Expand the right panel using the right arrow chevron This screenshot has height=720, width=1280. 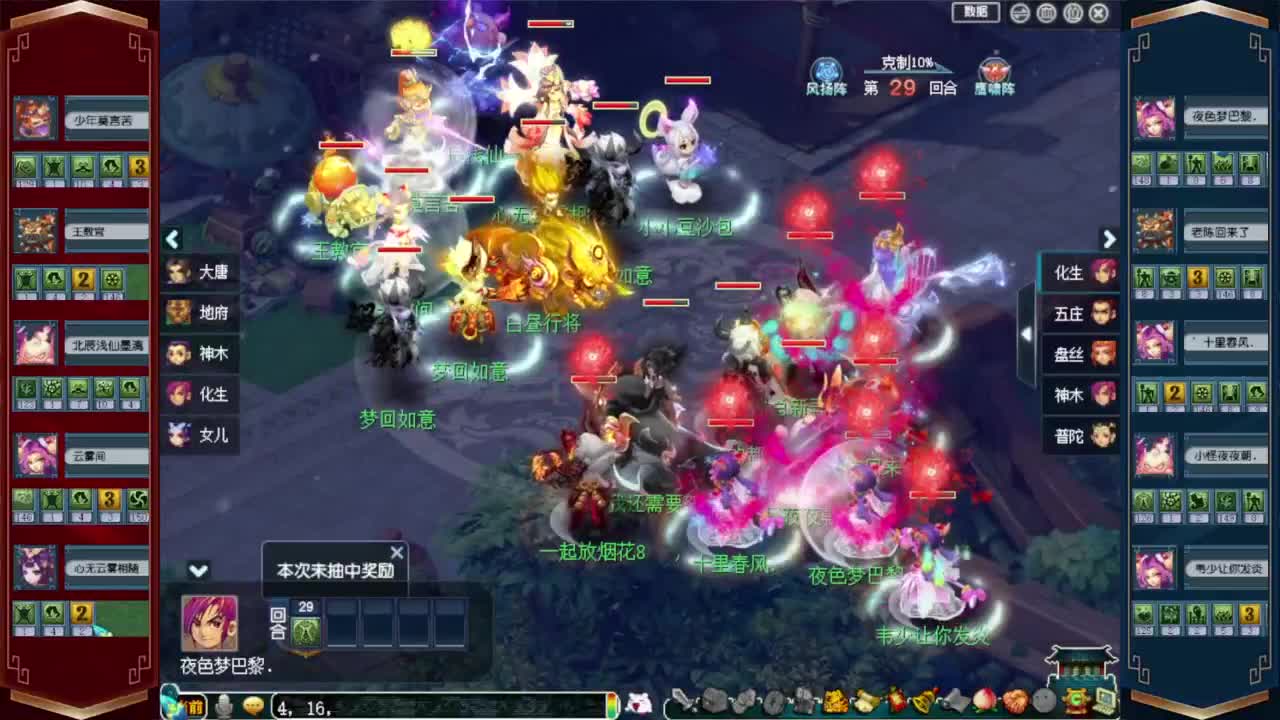tap(1110, 240)
